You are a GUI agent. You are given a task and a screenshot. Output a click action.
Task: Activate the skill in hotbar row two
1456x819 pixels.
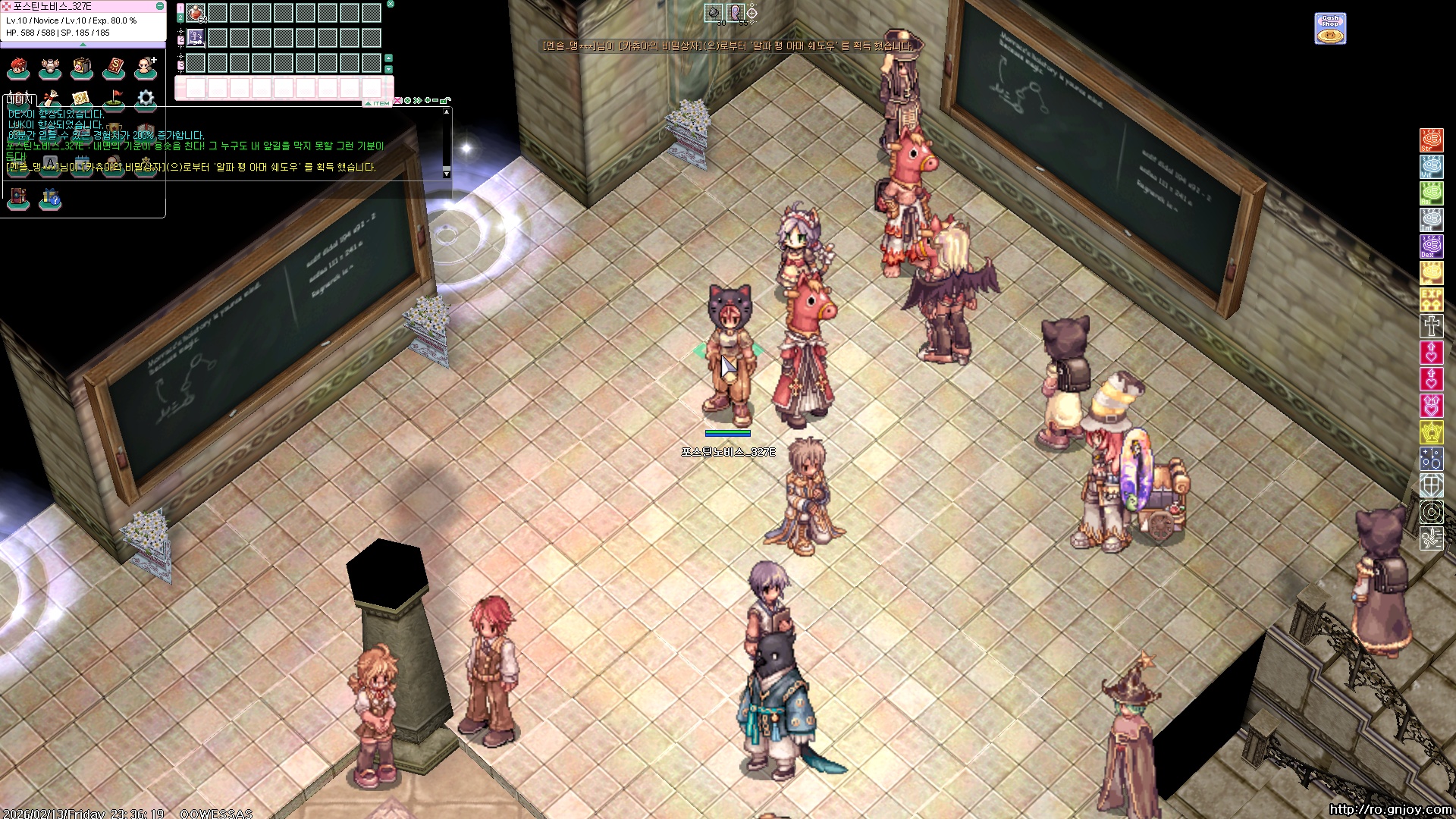196,37
